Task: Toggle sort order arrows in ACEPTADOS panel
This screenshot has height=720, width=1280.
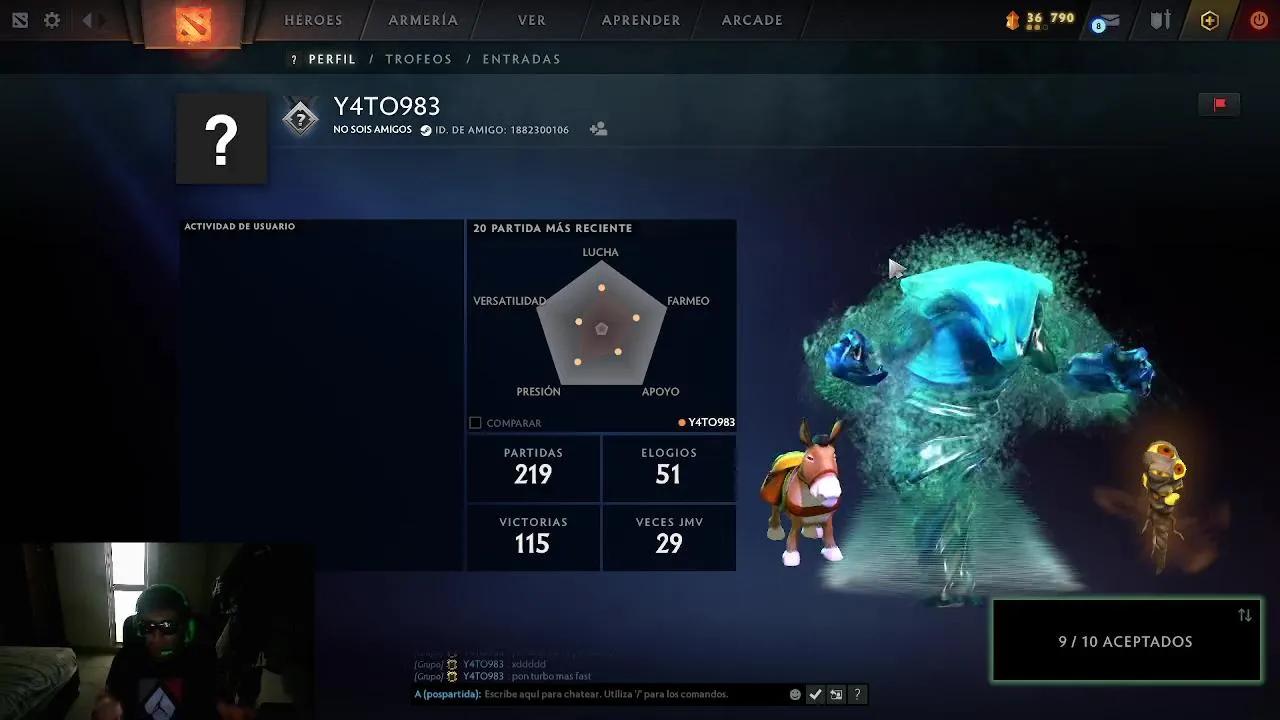Action: click(1243, 616)
